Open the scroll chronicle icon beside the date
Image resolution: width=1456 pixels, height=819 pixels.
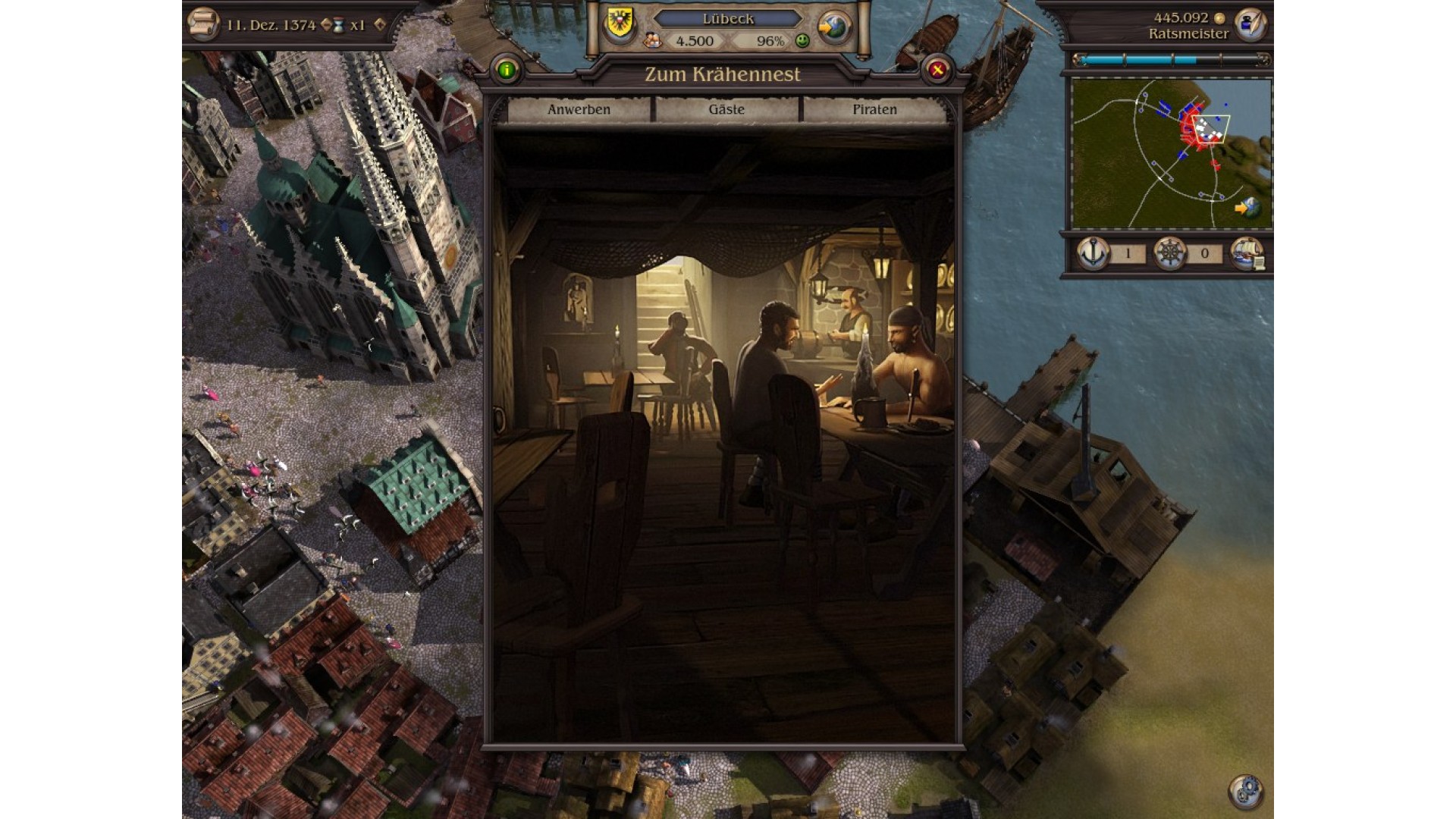tap(202, 24)
